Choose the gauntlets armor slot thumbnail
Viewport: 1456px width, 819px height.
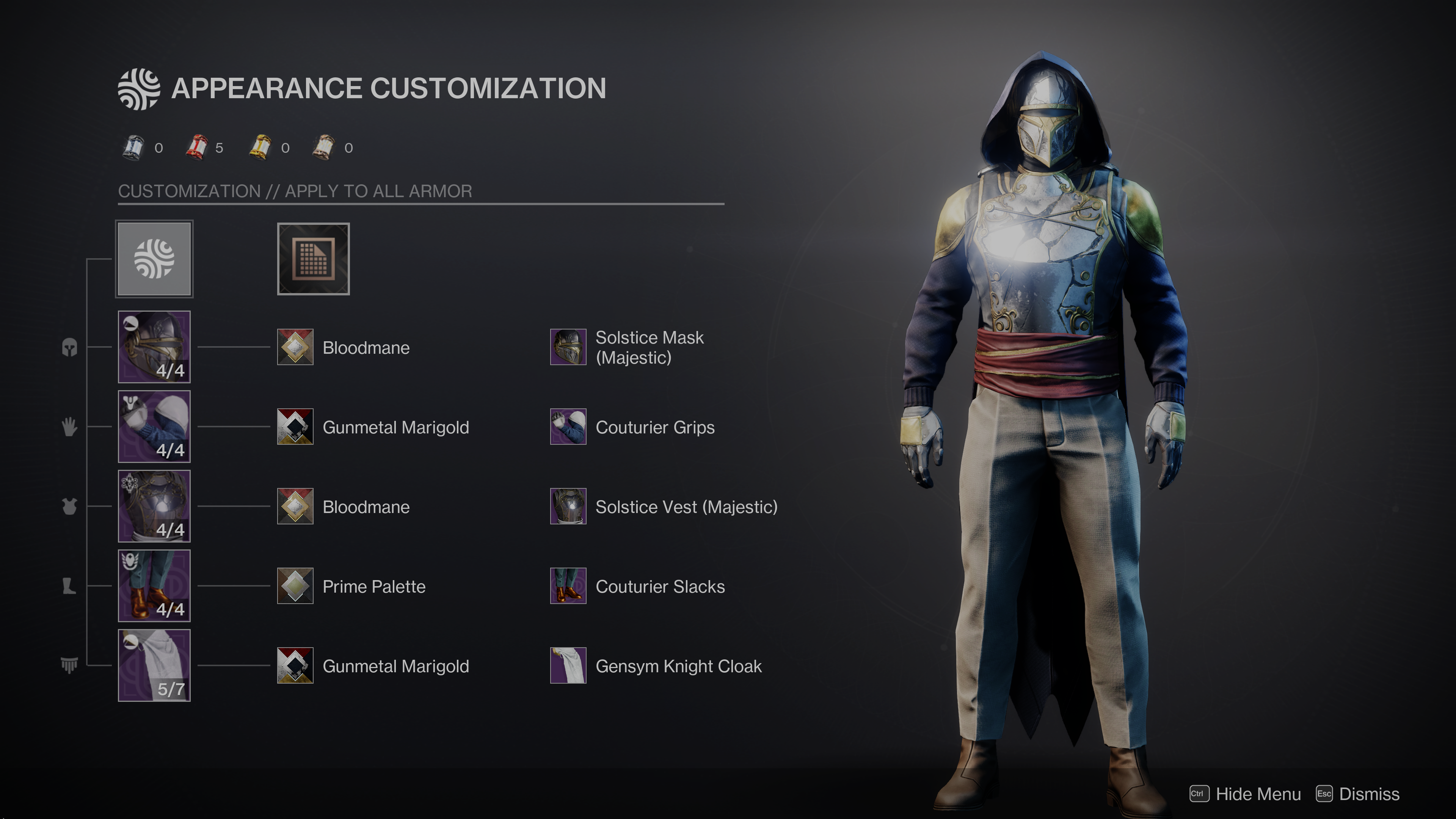point(154,426)
